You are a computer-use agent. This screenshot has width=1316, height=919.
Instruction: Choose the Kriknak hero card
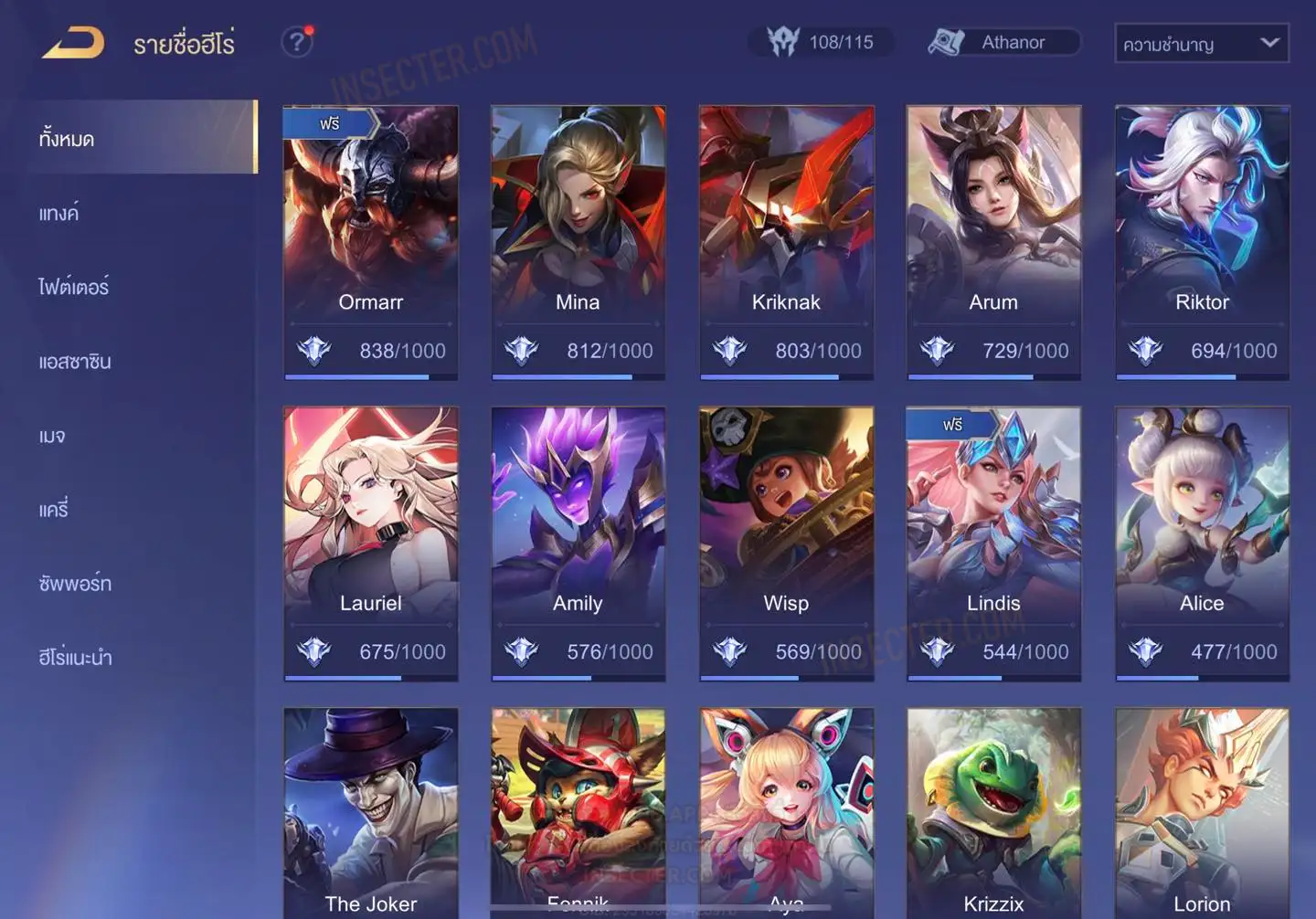[786, 242]
